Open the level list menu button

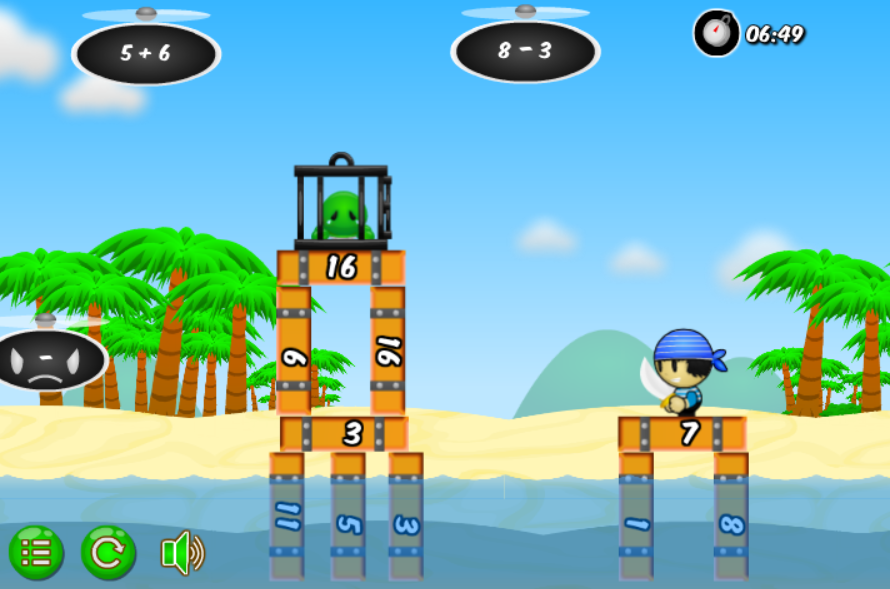point(36,553)
